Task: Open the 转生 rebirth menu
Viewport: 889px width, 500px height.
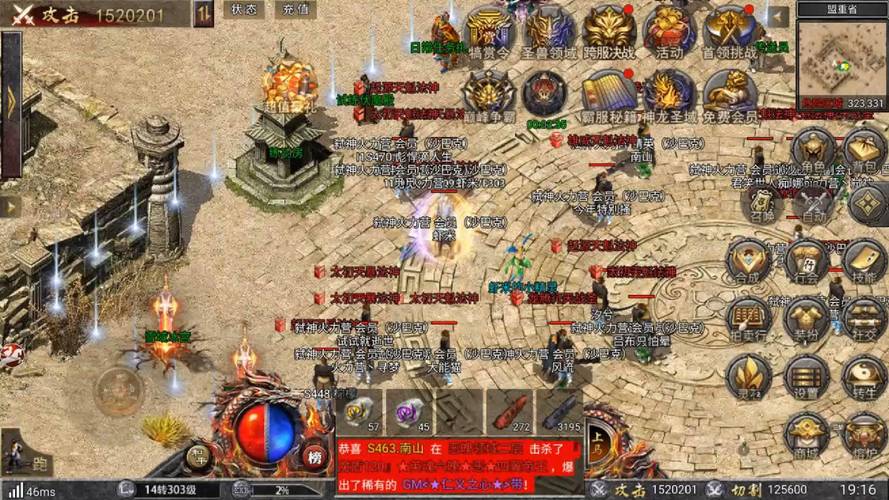Action: click(x=864, y=377)
